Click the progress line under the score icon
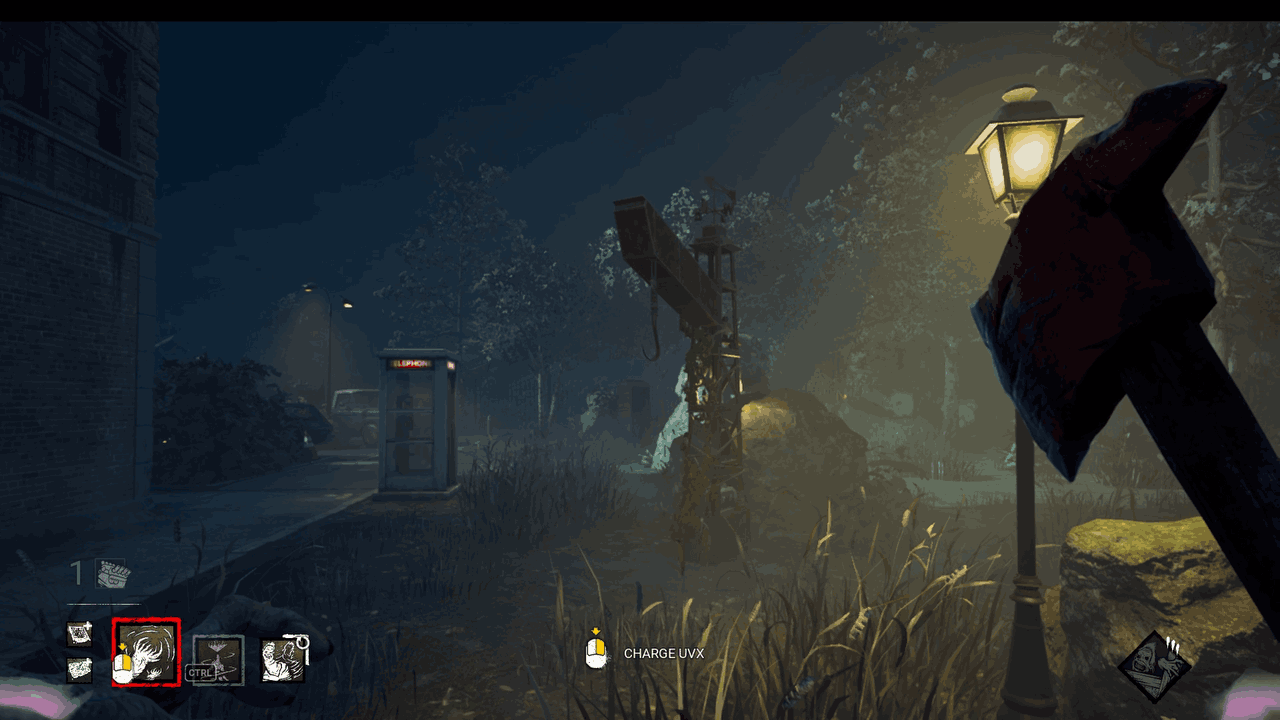The image size is (1280, 720). click(102, 604)
